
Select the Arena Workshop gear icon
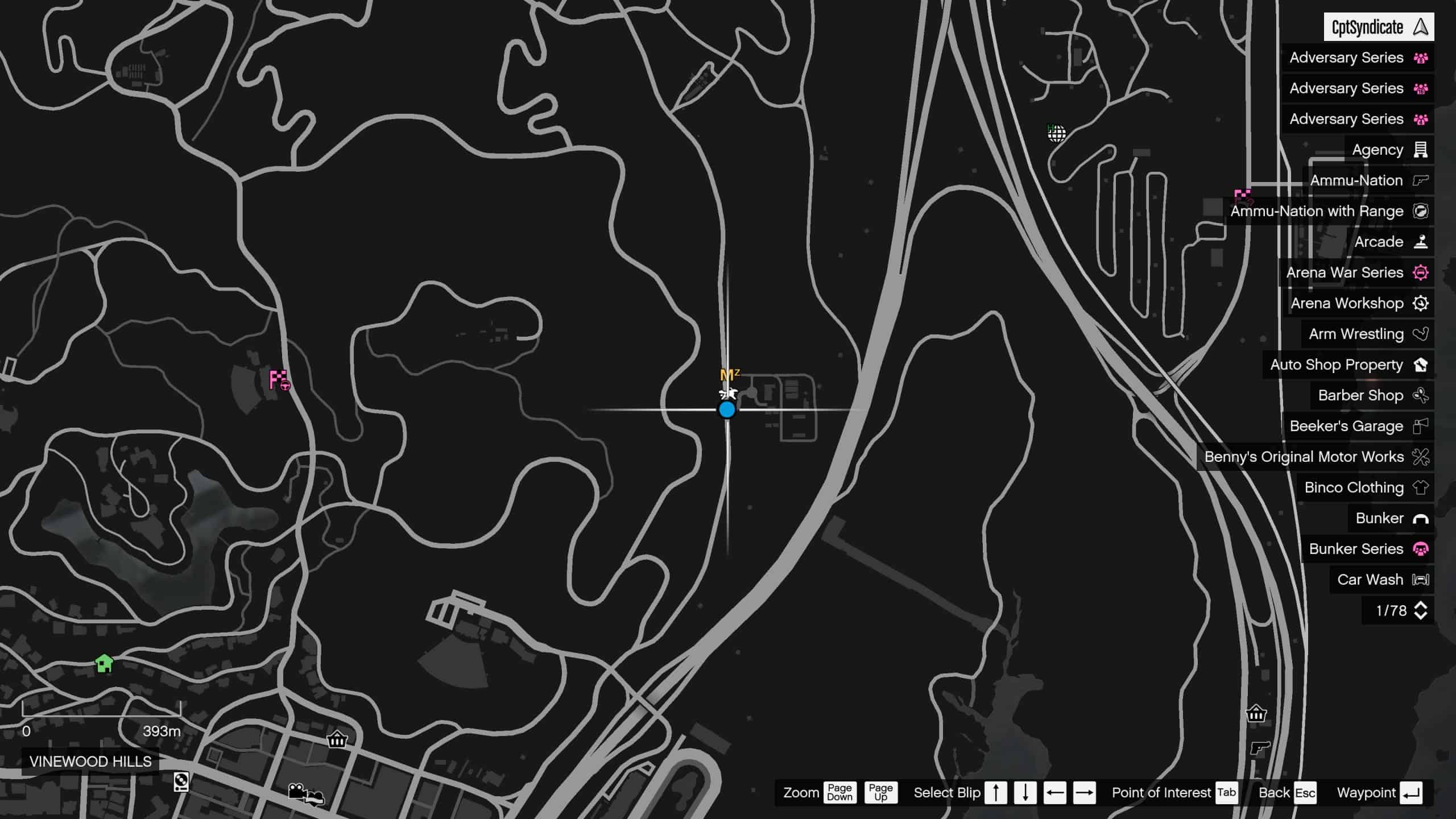[1421, 303]
